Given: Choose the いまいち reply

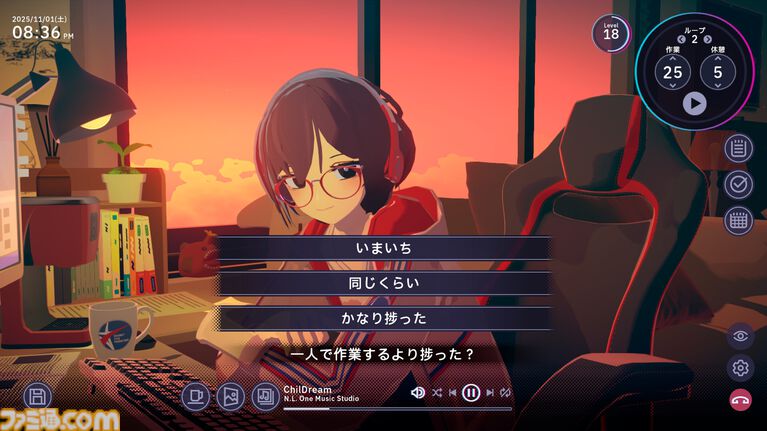Looking at the screenshot, I should (x=384, y=247).
